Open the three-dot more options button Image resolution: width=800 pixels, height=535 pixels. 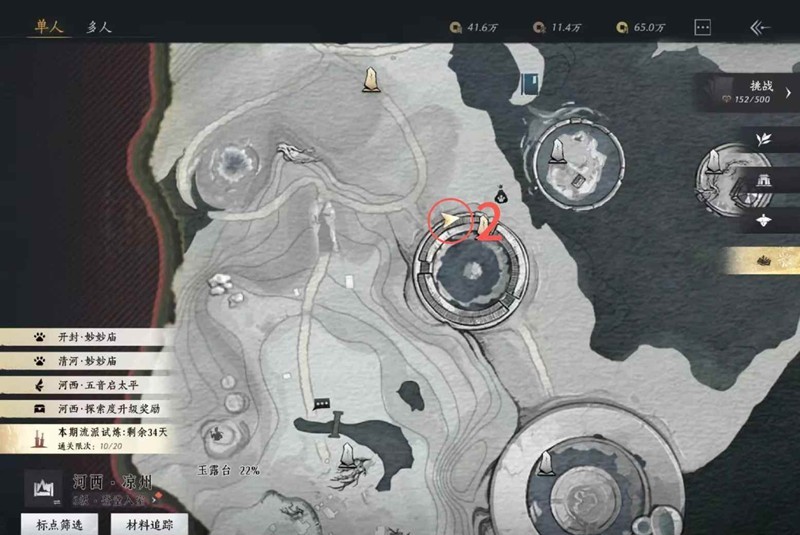click(x=702, y=28)
